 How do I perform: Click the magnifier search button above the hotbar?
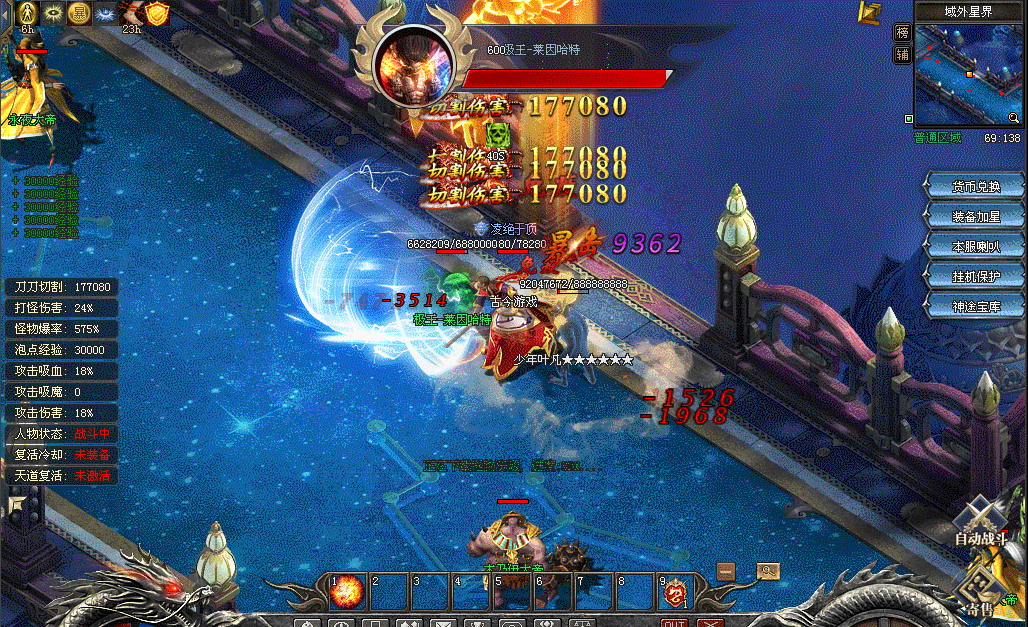point(767,571)
